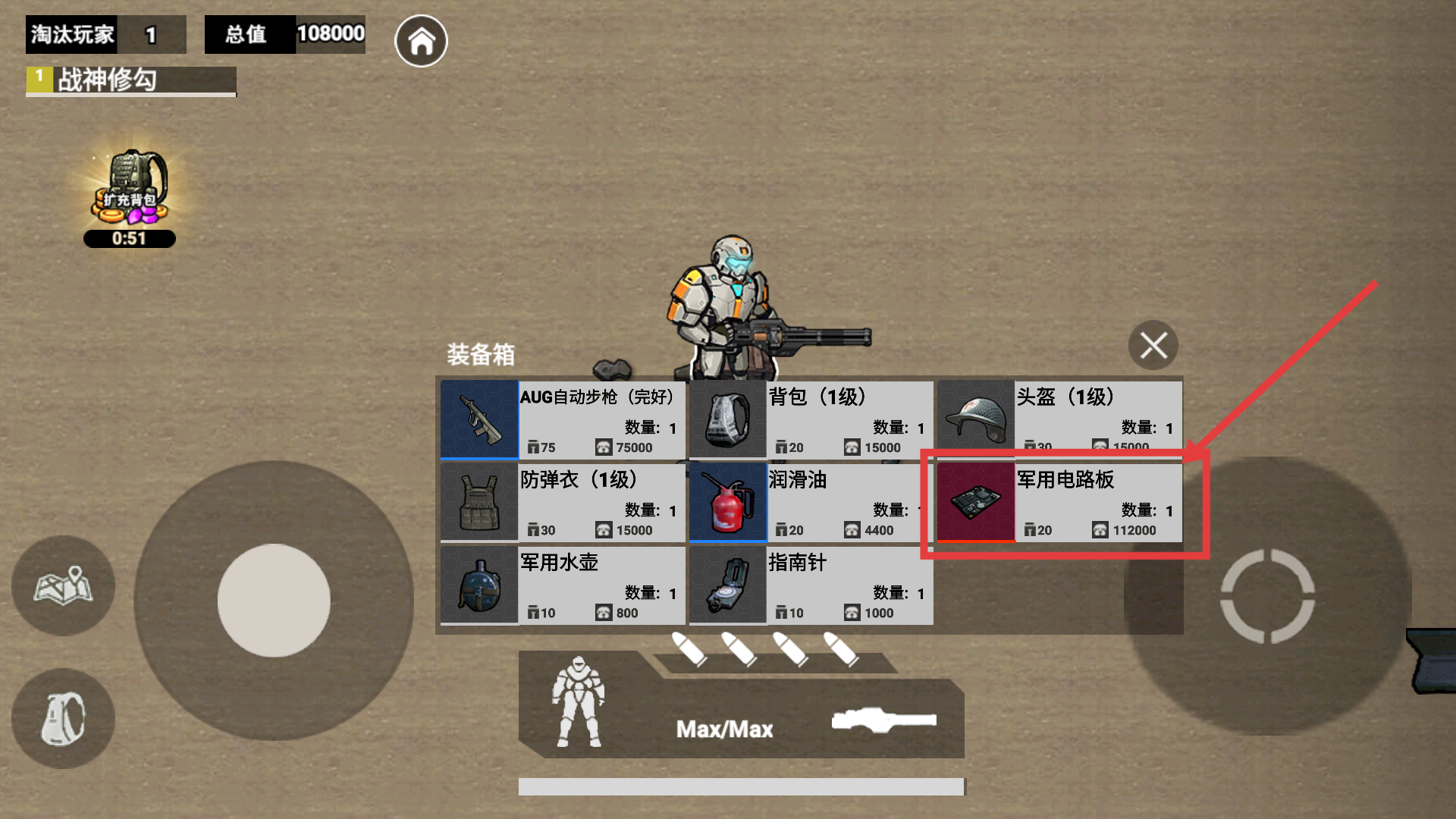The height and width of the screenshot is (819, 1456).
Task: Tap the movement joystick knob
Action: coord(274,600)
